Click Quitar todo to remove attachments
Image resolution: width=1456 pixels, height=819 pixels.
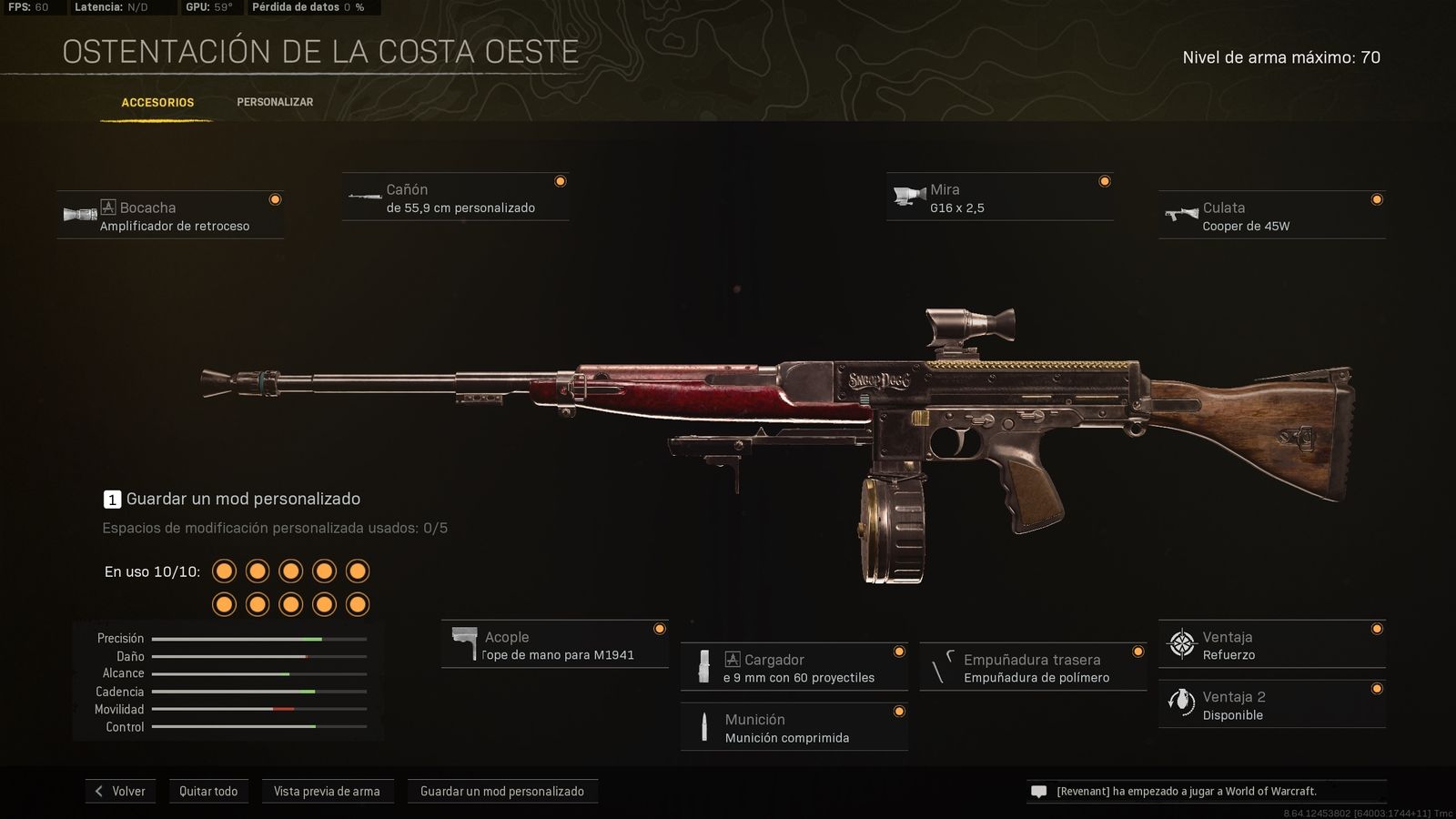(208, 791)
